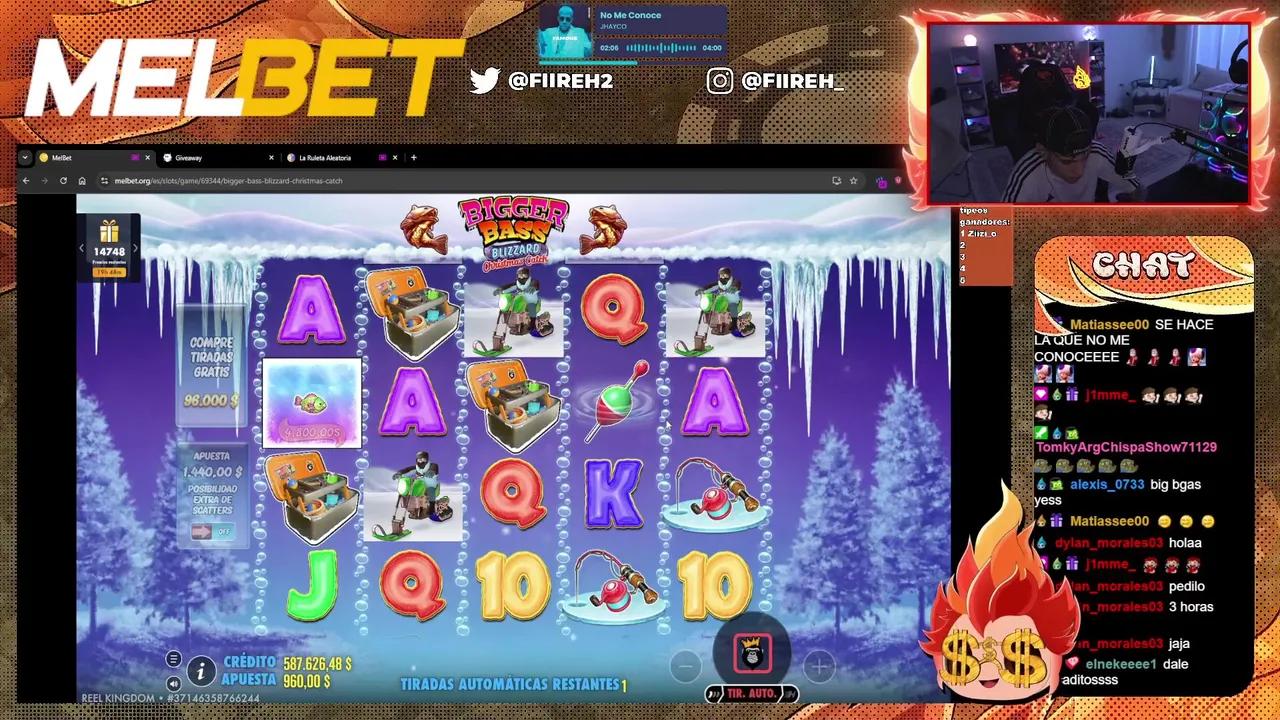Toggle TIR. AUTO. autoplay mode
The width and height of the screenshot is (1280, 720).
click(752, 693)
